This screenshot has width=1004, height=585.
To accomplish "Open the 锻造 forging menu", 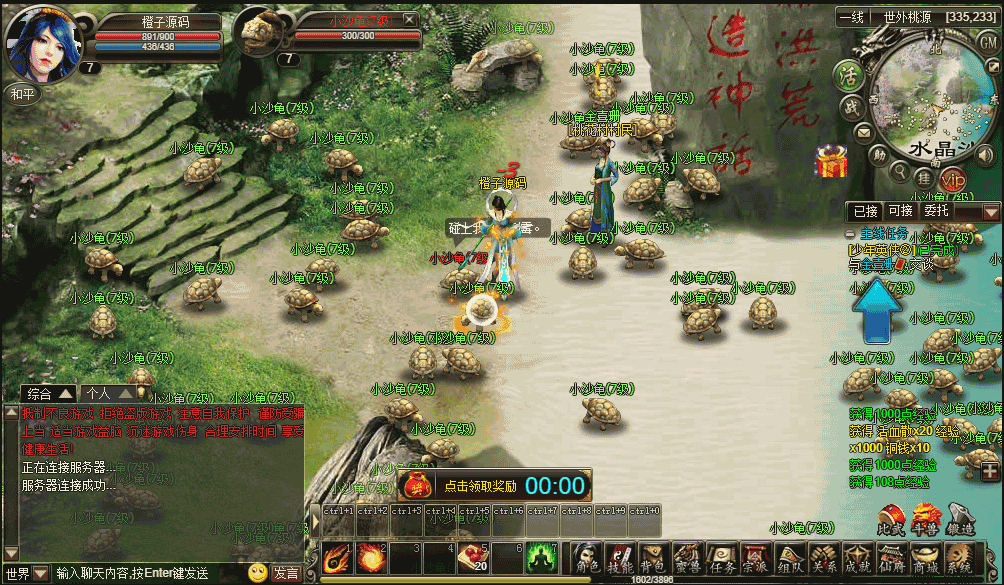I will coord(960,518).
